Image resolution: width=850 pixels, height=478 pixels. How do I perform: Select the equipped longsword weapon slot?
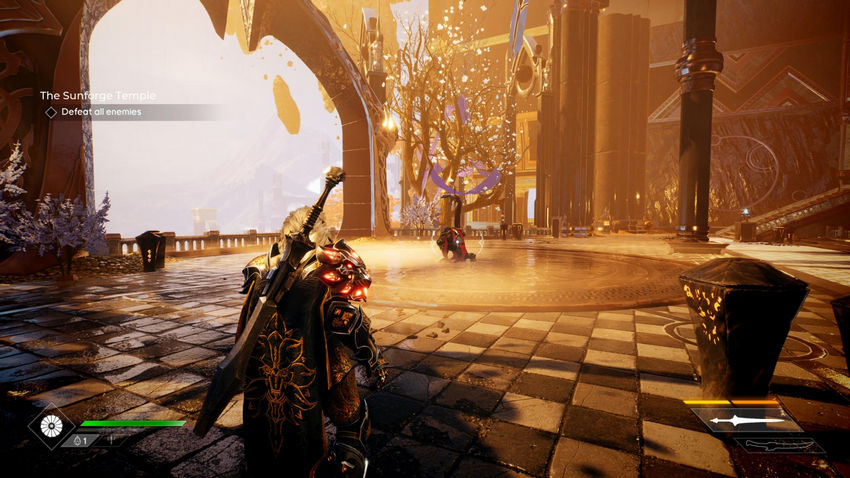pos(748,421)
